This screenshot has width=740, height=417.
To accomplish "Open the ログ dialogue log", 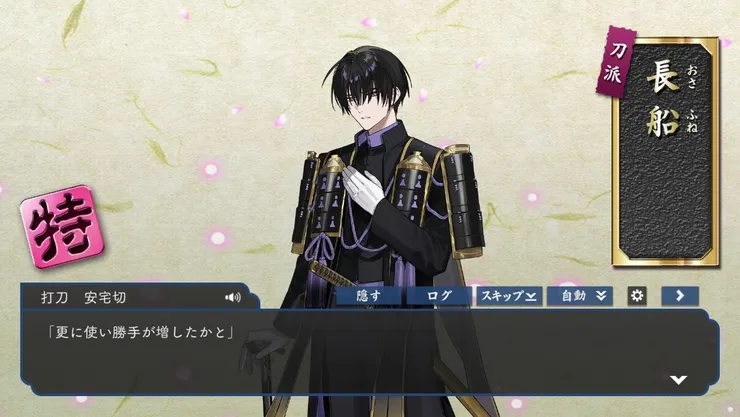I will (x=438, y=296).
